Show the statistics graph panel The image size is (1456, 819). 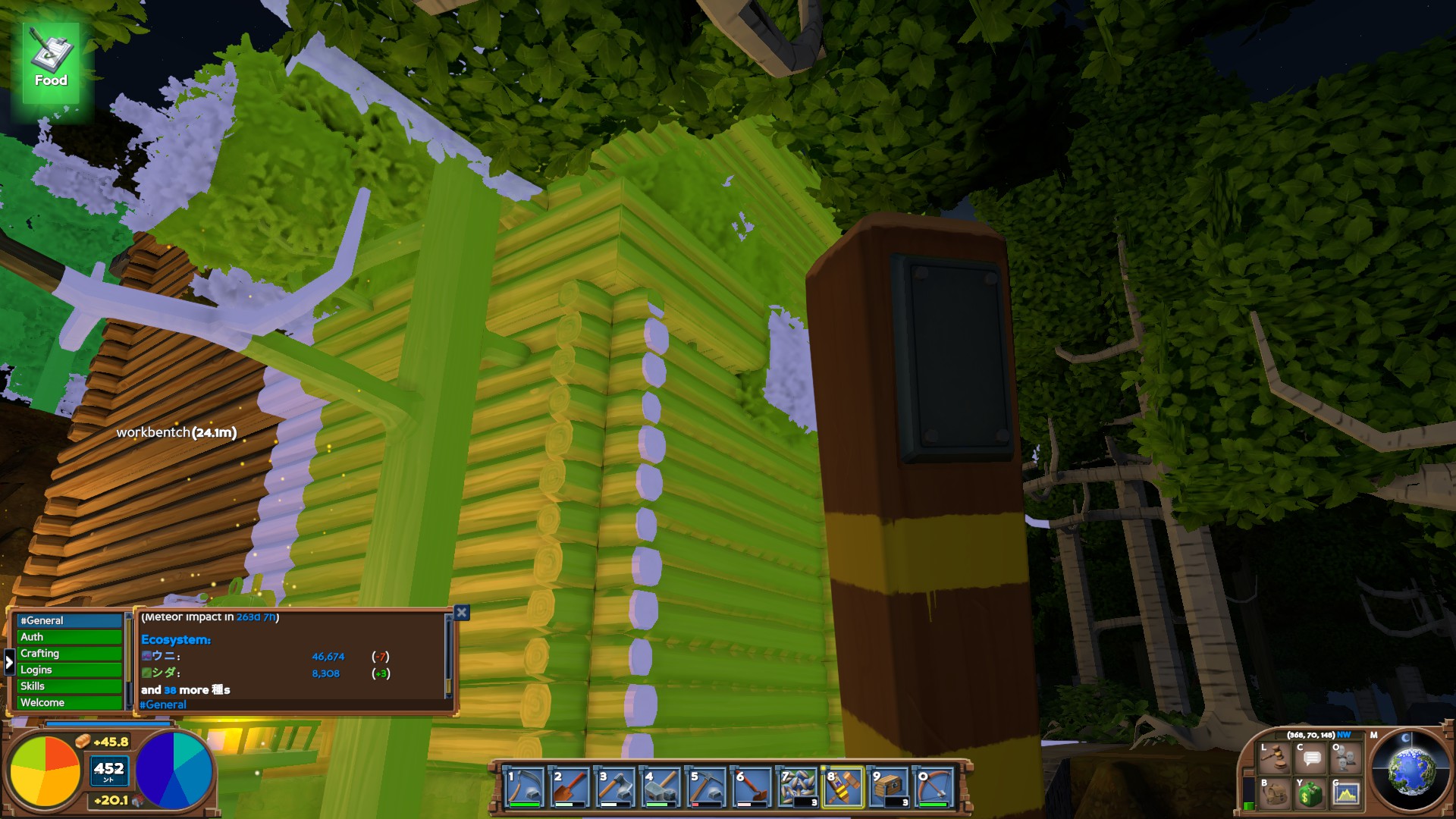click(1346, 793)
